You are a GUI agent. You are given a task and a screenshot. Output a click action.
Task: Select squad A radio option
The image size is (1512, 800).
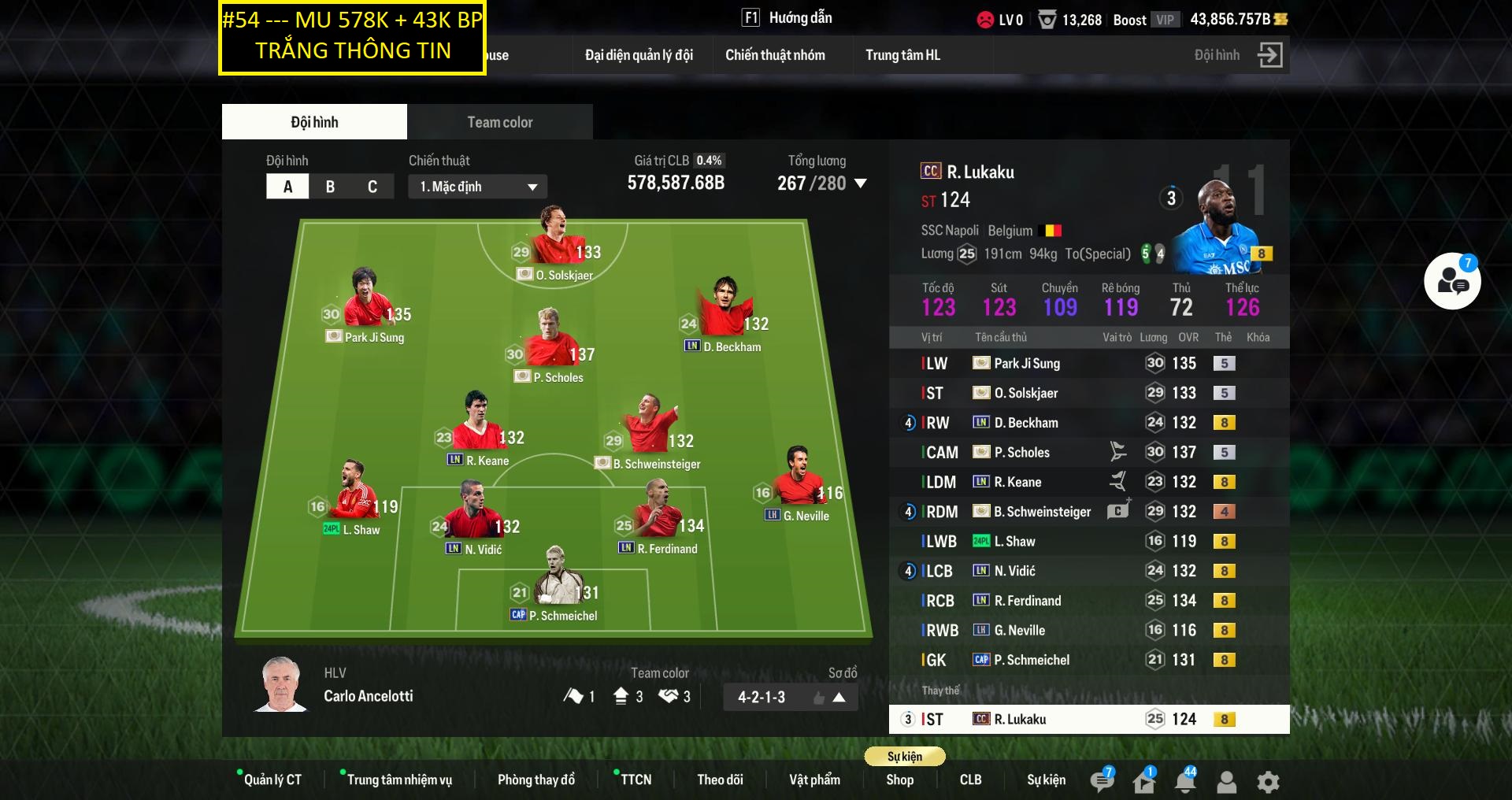(287, 186)
